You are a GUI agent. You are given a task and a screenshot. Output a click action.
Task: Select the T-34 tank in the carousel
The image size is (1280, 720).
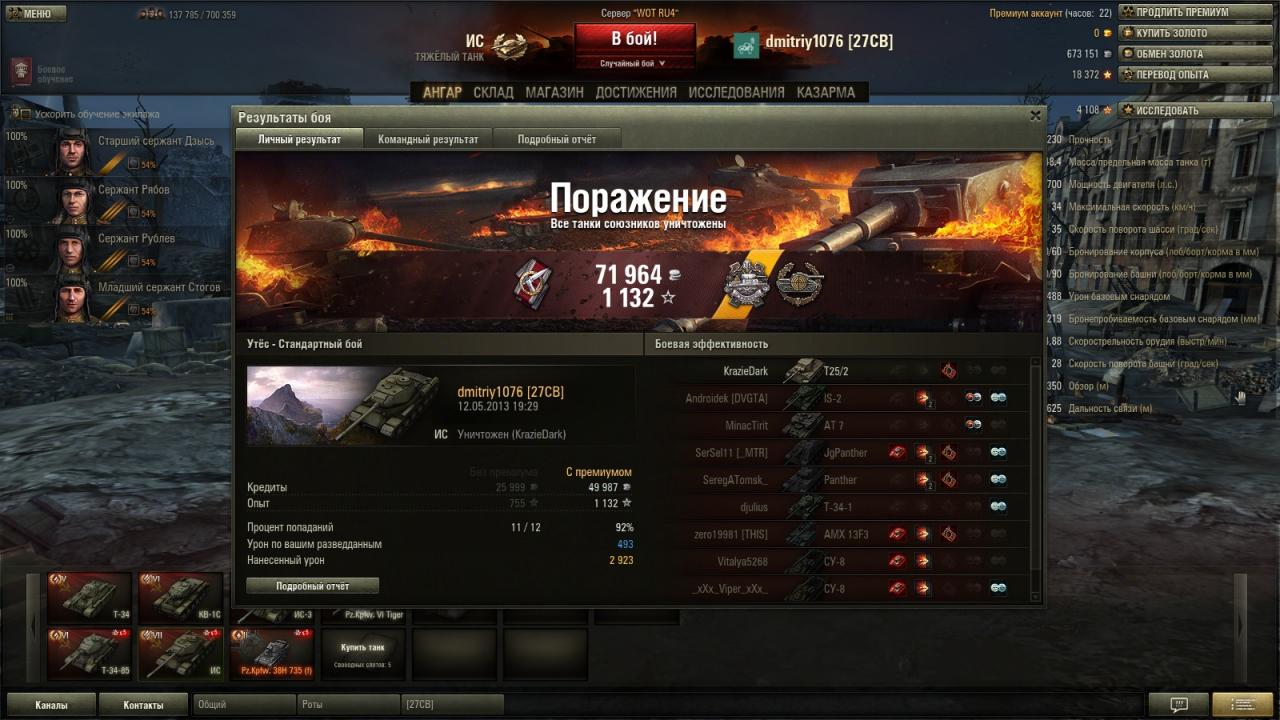[x=89, y=597]
